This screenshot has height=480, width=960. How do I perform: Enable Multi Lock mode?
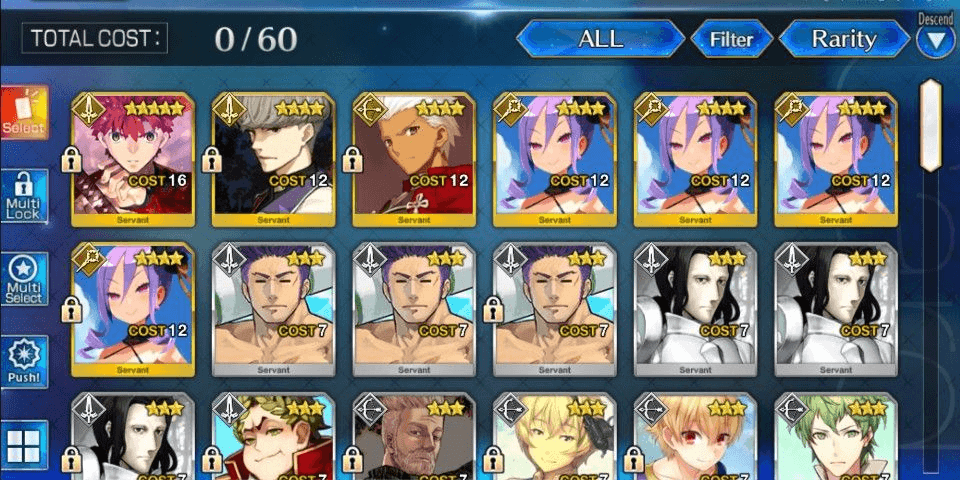point(25,195)
